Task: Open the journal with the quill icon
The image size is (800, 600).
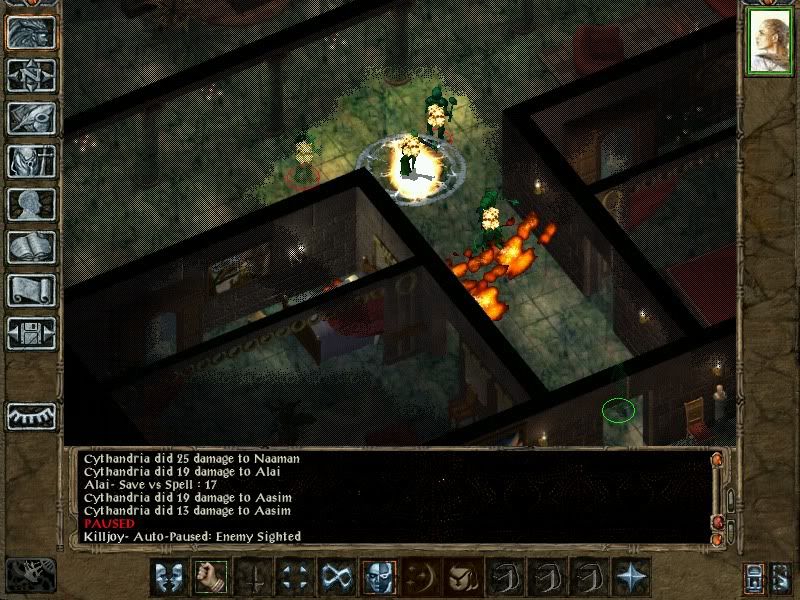Action: tap(31, 118)
